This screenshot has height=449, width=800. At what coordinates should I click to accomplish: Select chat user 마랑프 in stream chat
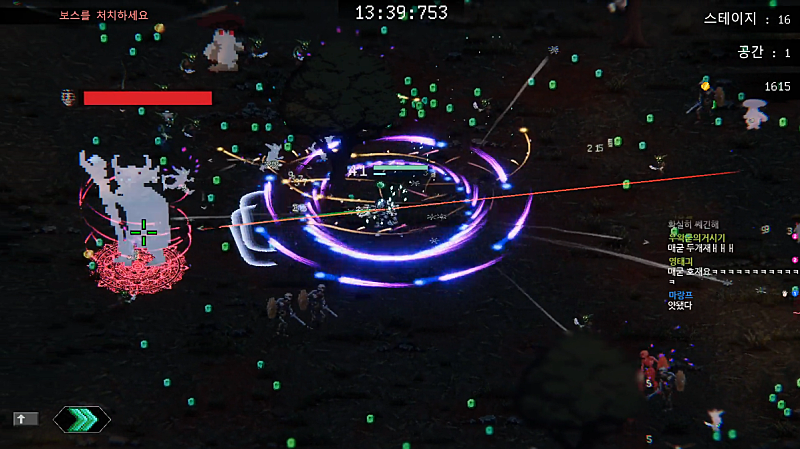(680, 295)
